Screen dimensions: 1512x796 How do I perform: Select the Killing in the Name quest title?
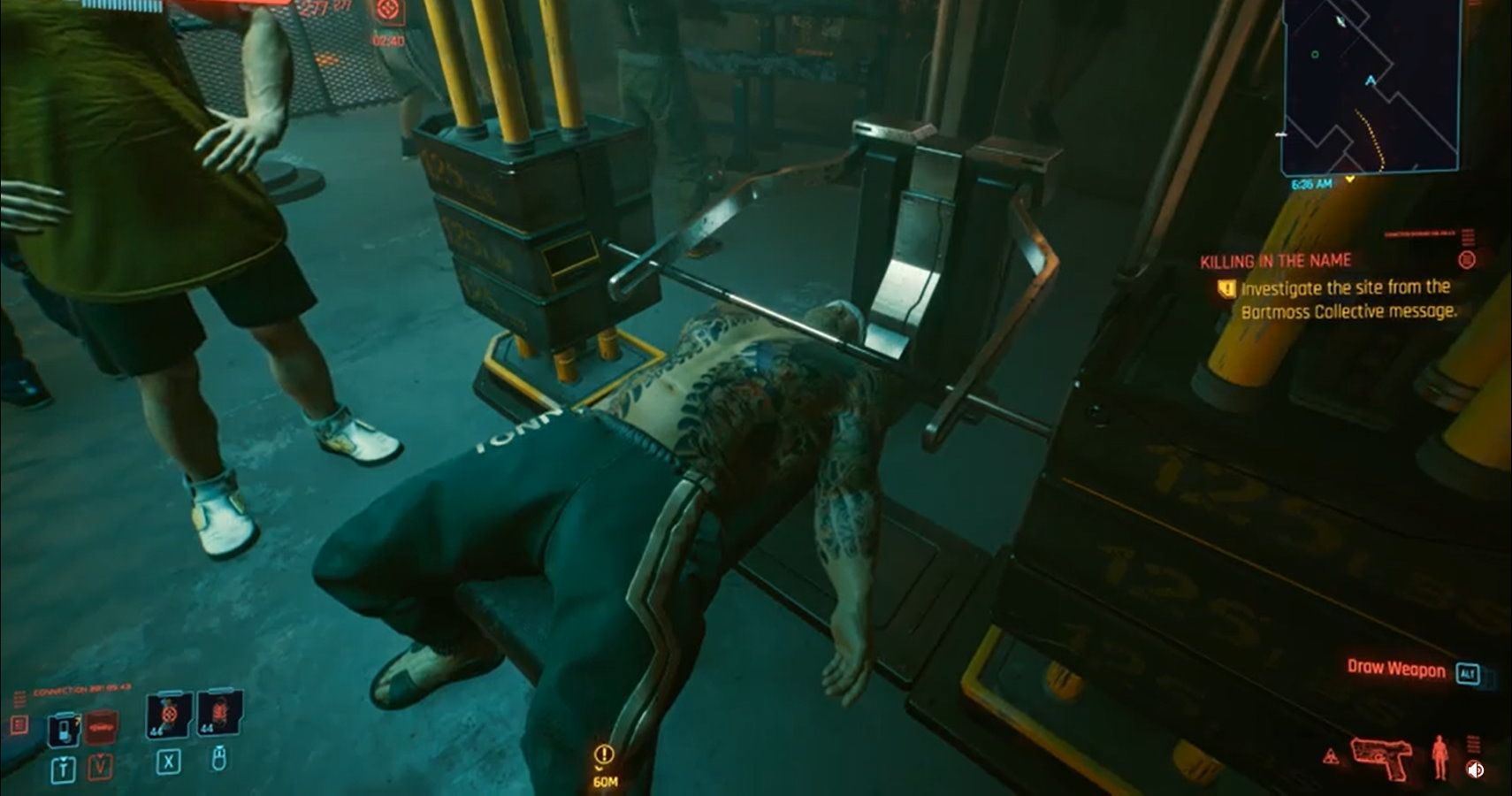[1276, 259]
